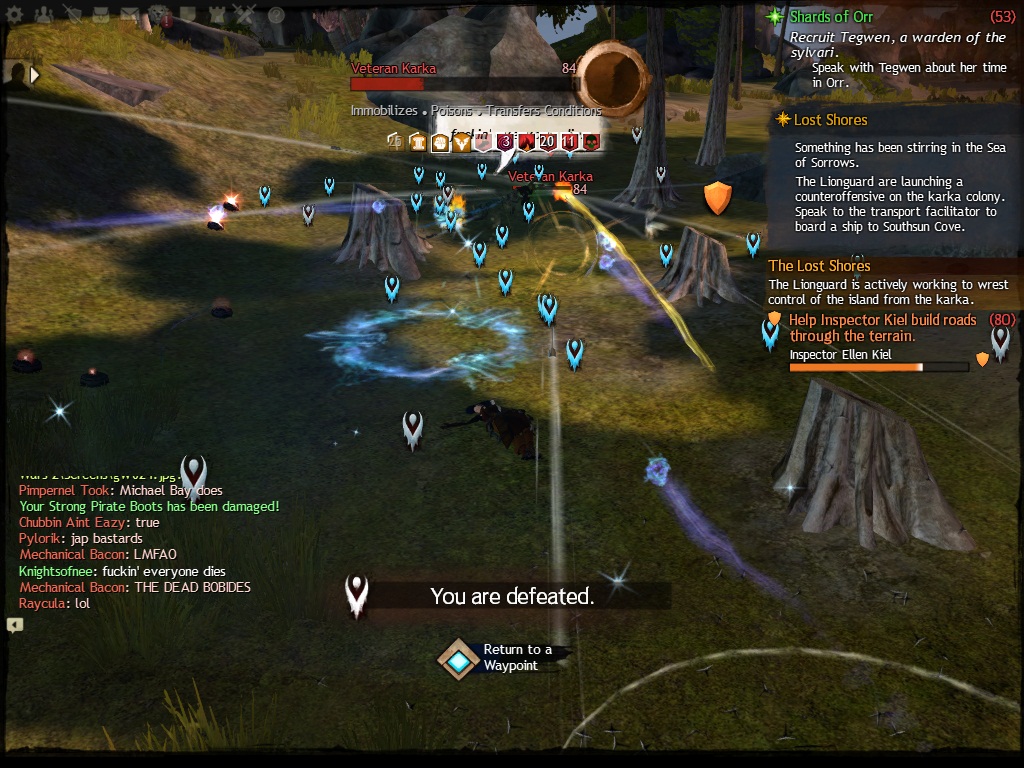Image resolution: width=1024 pixels, height=768 pixels.
Task: Toggle the chat panel arrow button
Action: coord(14,625)
